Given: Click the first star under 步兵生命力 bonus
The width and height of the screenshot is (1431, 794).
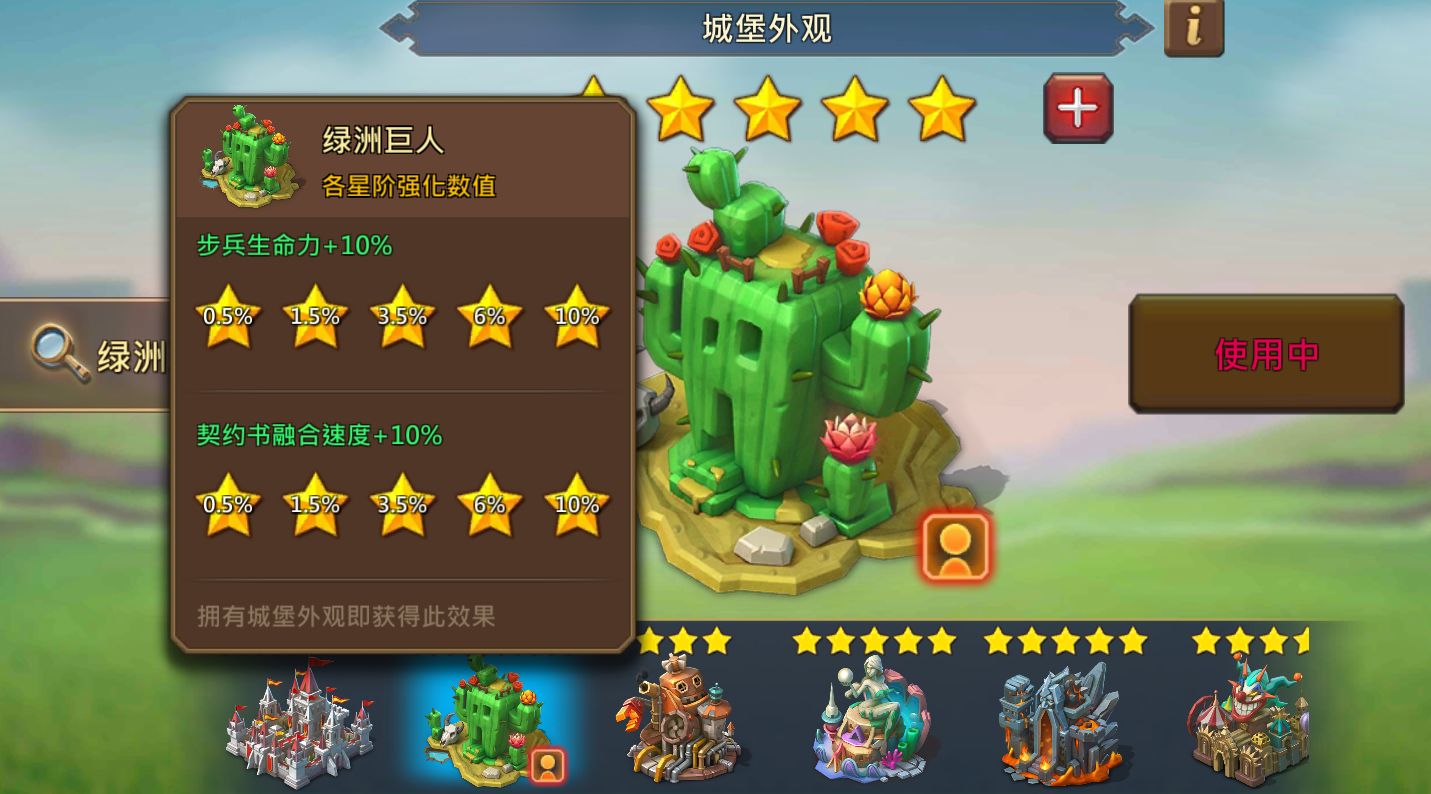Looking at the screenshot, I should click(228, 318).
